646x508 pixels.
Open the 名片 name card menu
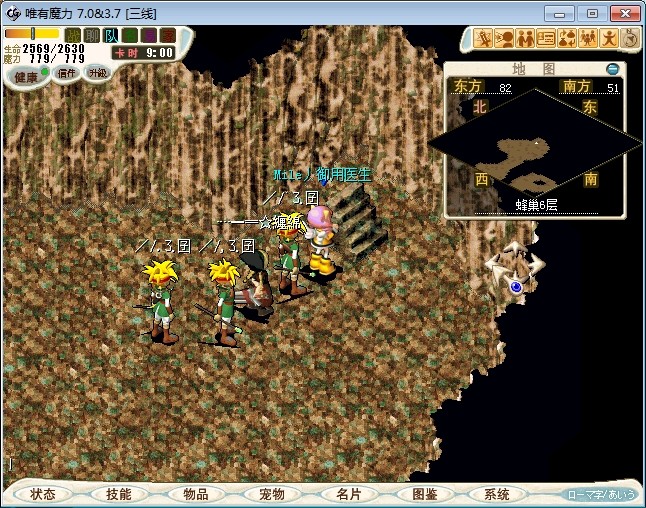[348, 494]
